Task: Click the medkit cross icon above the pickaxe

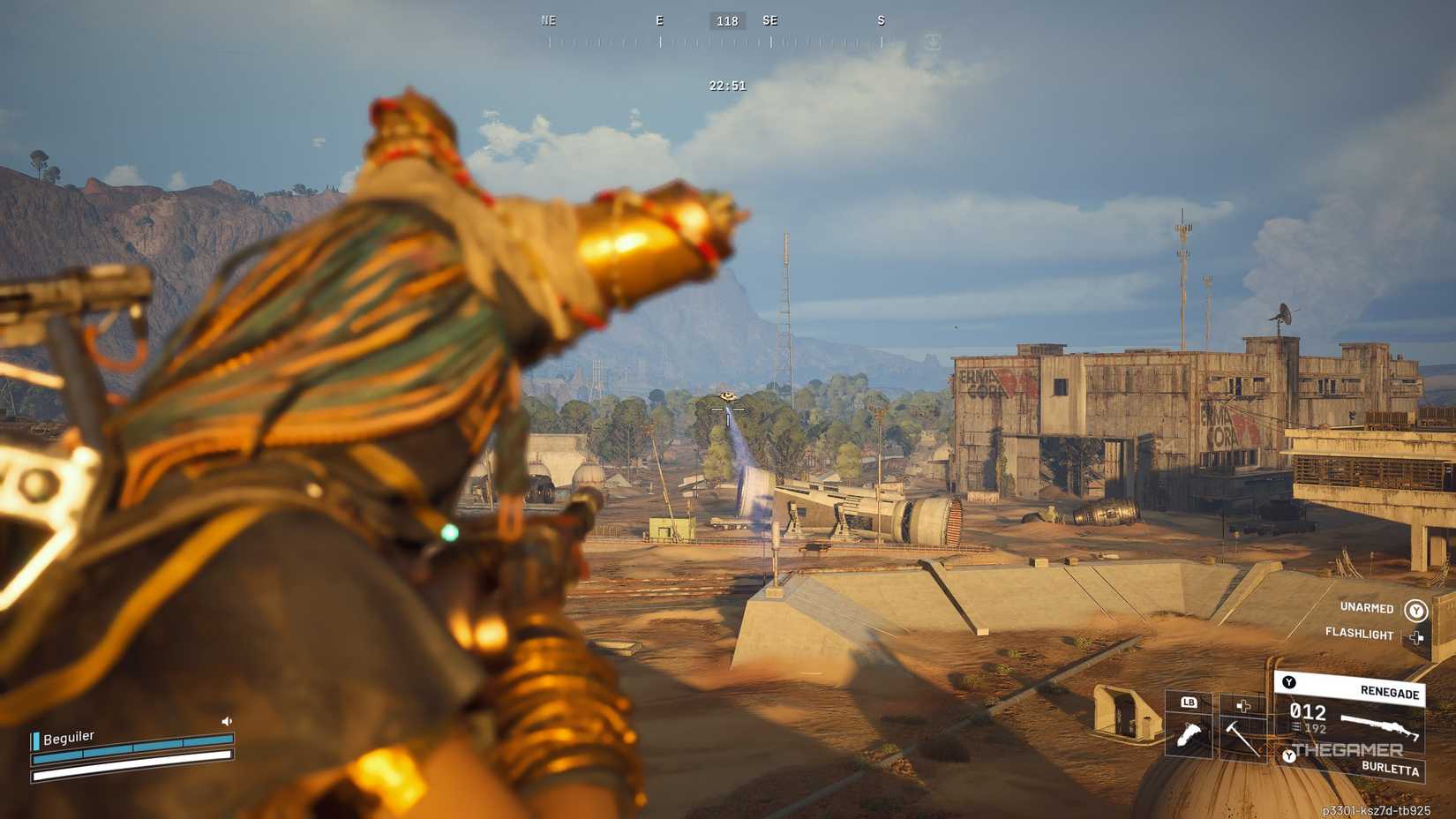Action: [x=1243, y=707]
